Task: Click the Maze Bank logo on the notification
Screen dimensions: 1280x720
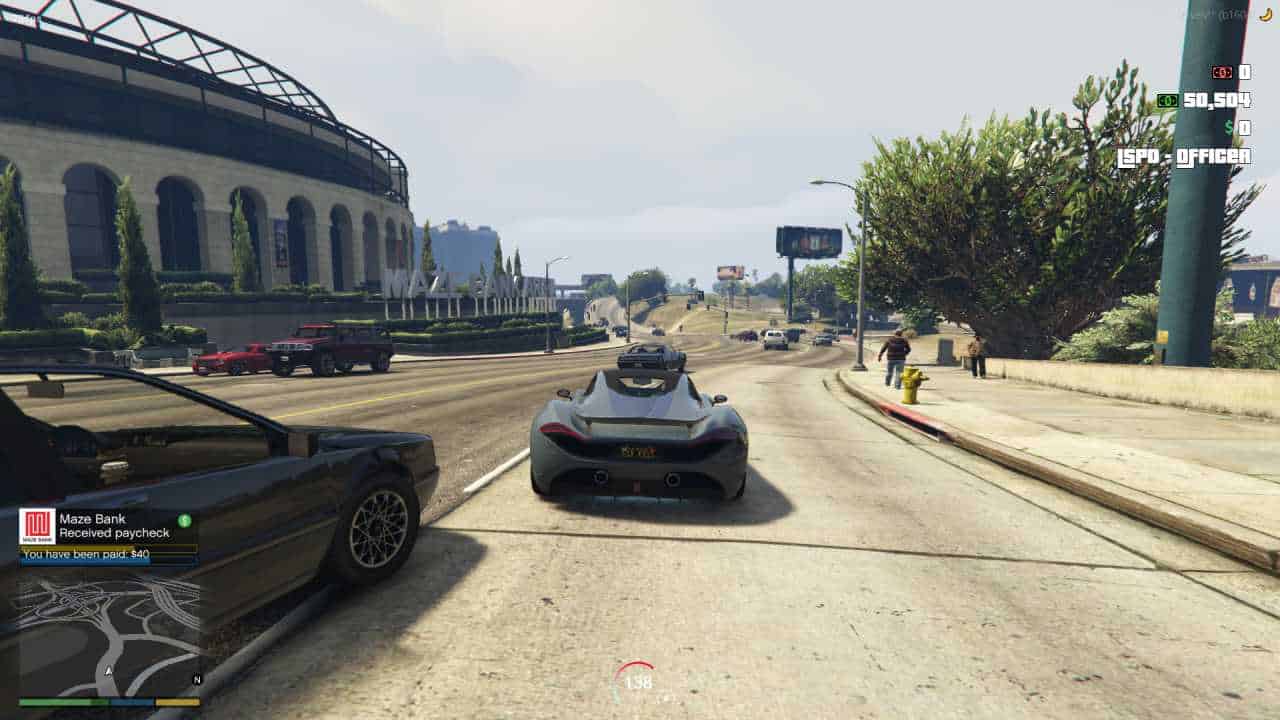Action: 37,527
